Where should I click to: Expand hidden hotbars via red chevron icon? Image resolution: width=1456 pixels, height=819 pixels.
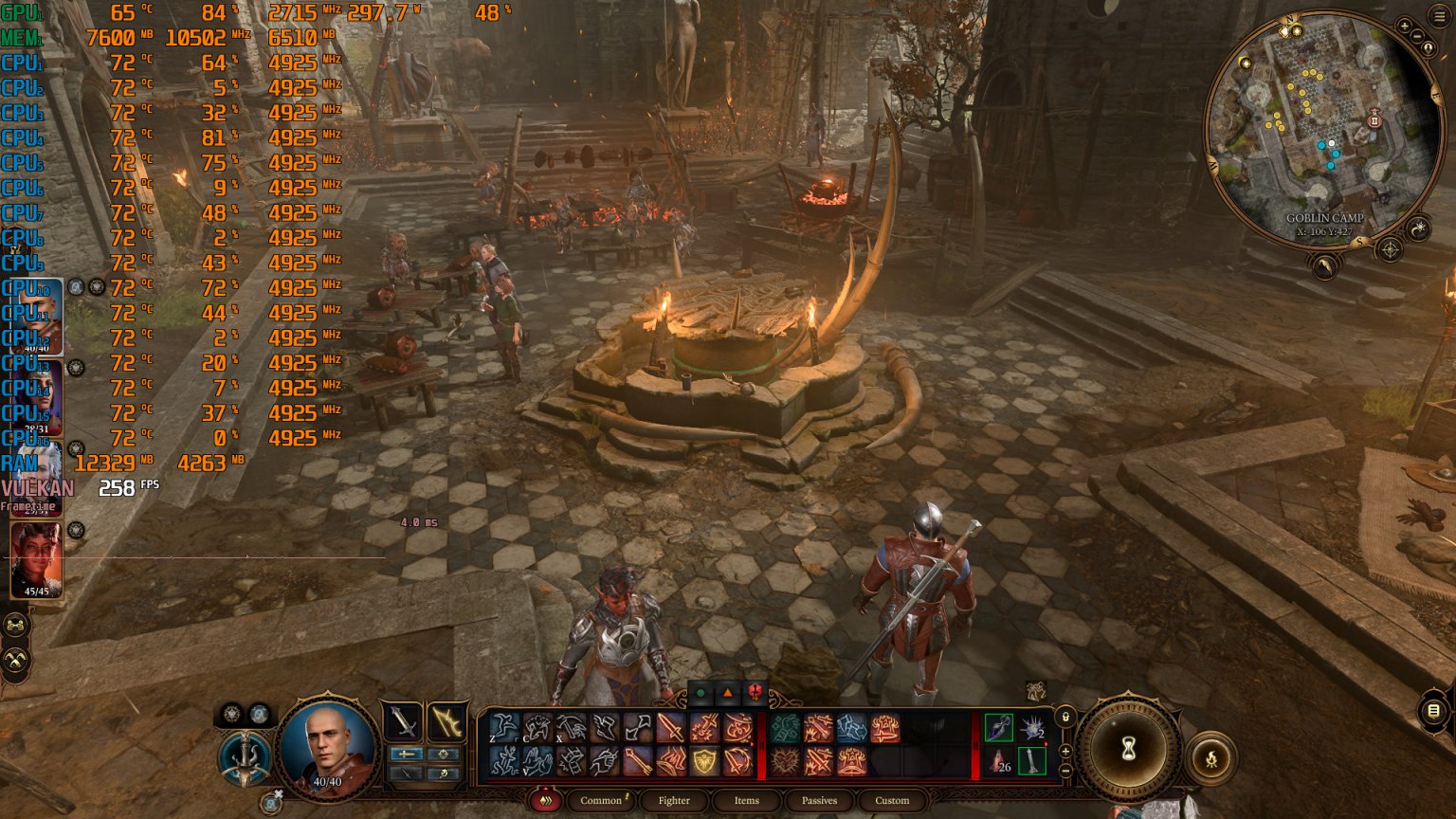coord(545,800)
